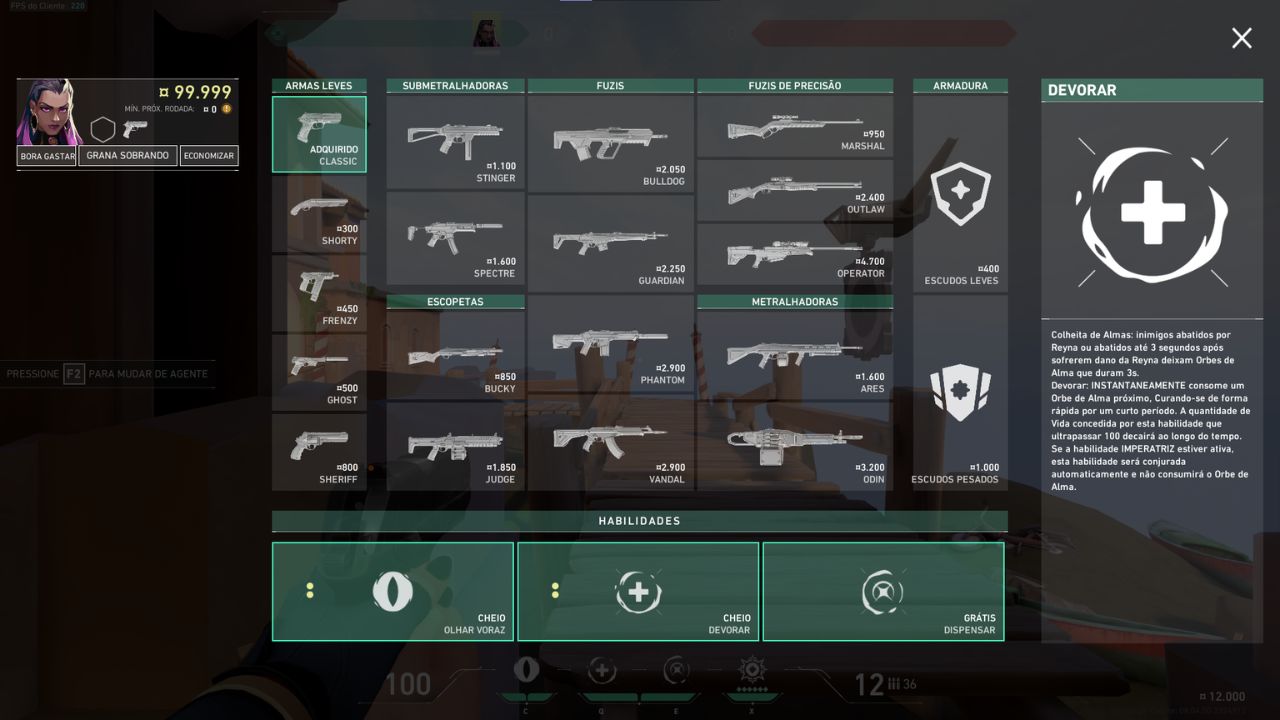Screen dimensions: 1280x720
Task: Click the free Dispensar ability slot
Action: click(883, 591)
